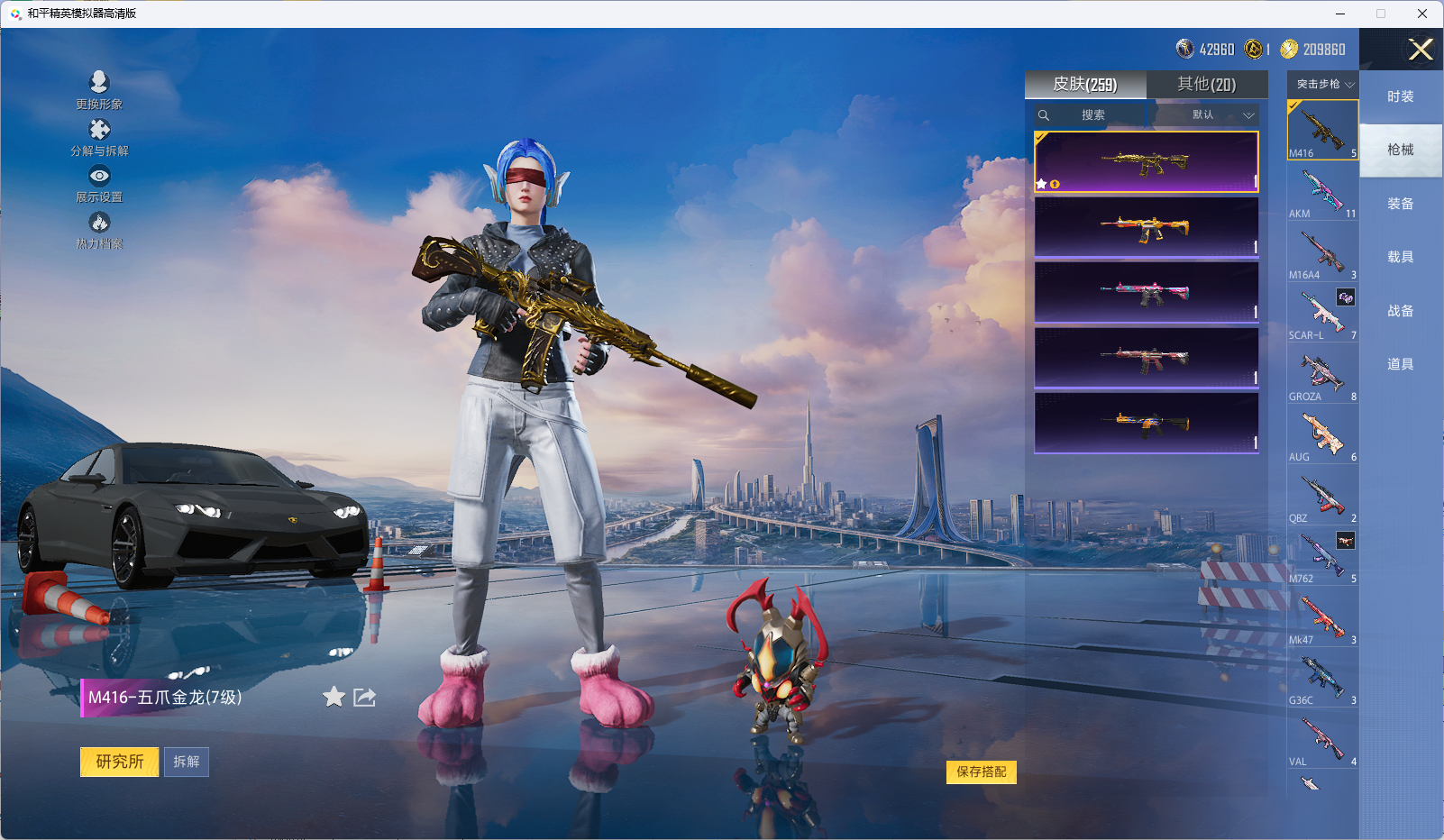The width and height of the screenshot is (1444, 840).
Task: Switch to the 皮肤(259) skins tab
Action: pyautogui.click(x=1085, y=85)
